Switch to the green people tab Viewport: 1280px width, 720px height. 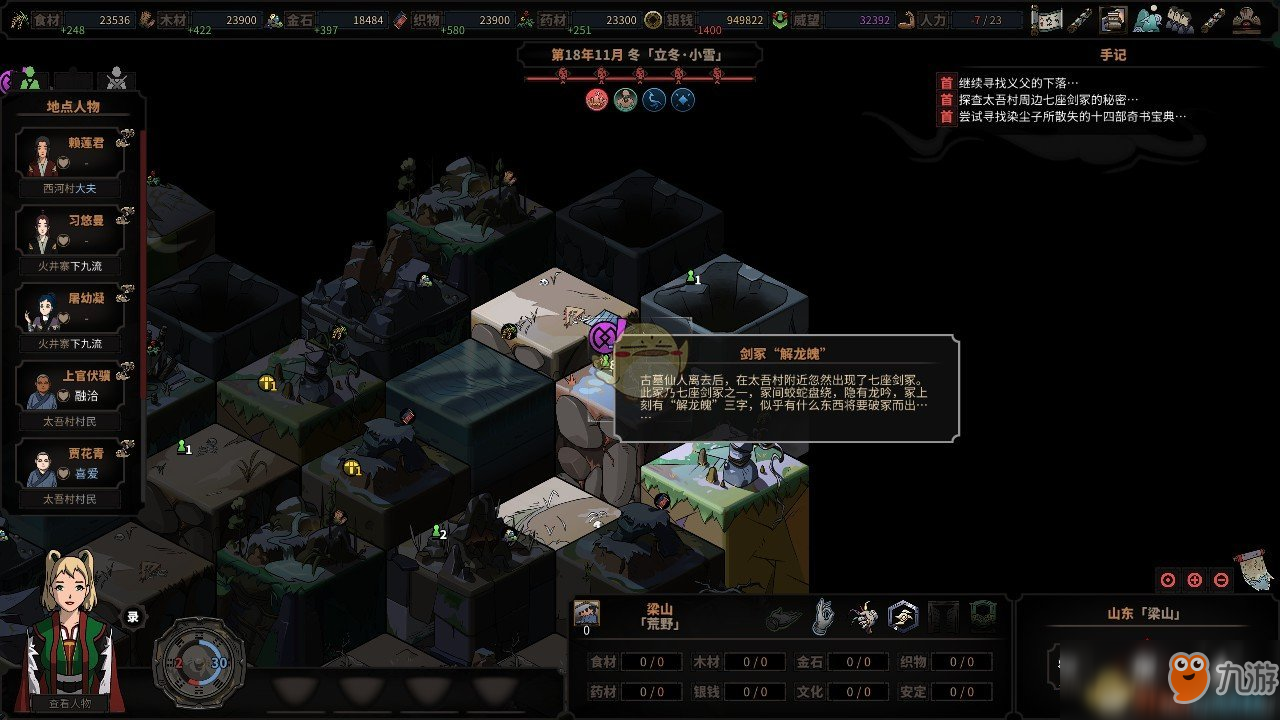point(29,78)
